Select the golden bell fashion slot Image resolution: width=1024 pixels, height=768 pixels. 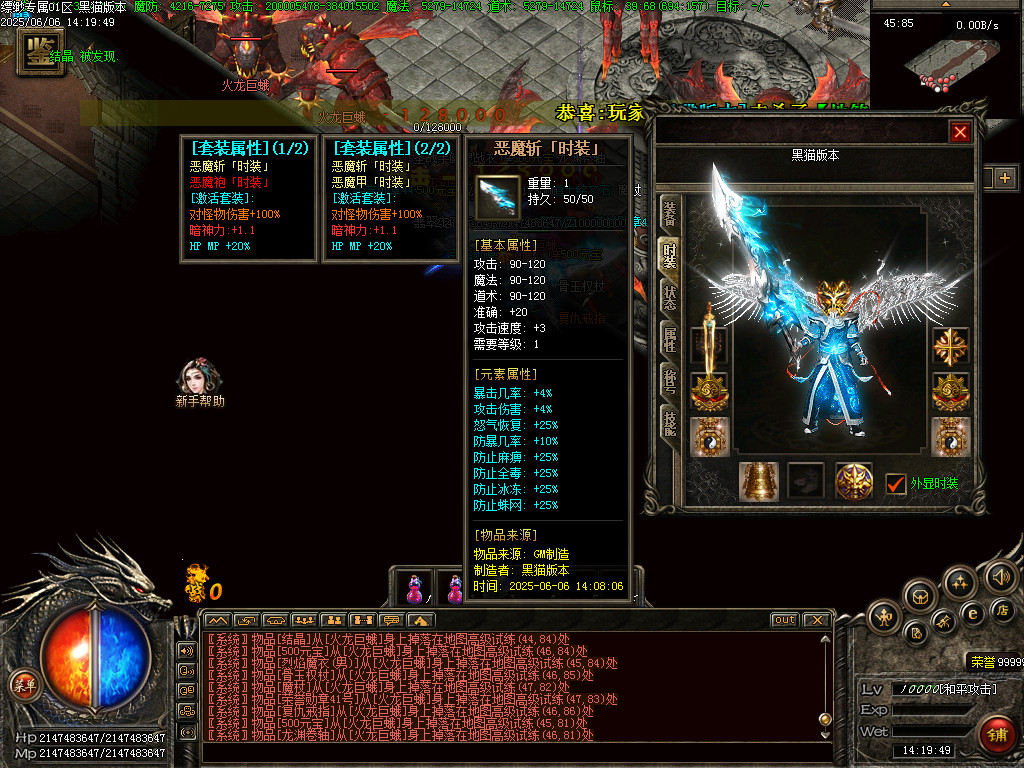(758, 481)
